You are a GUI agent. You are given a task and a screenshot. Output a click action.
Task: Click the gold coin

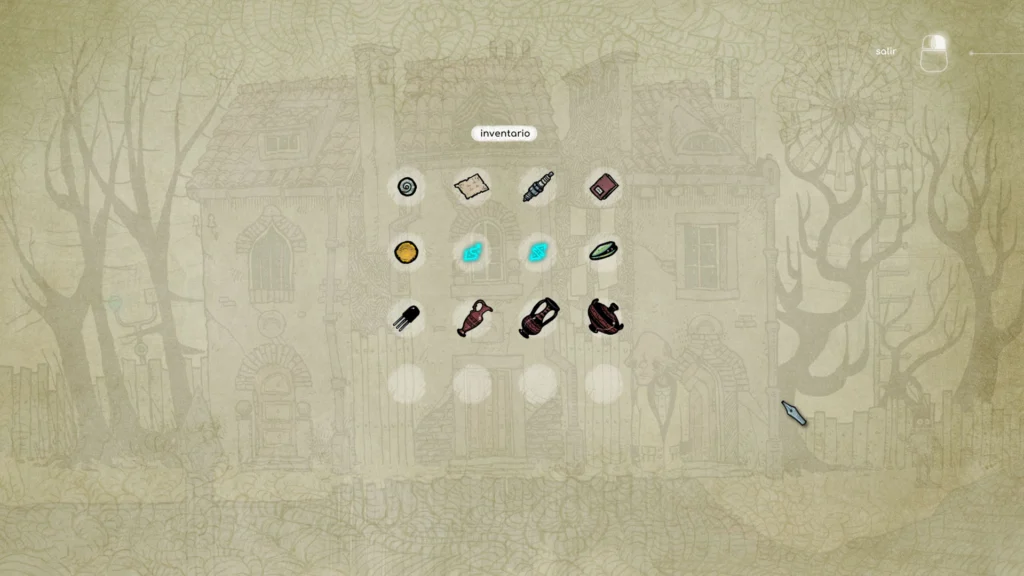point(406,251)
